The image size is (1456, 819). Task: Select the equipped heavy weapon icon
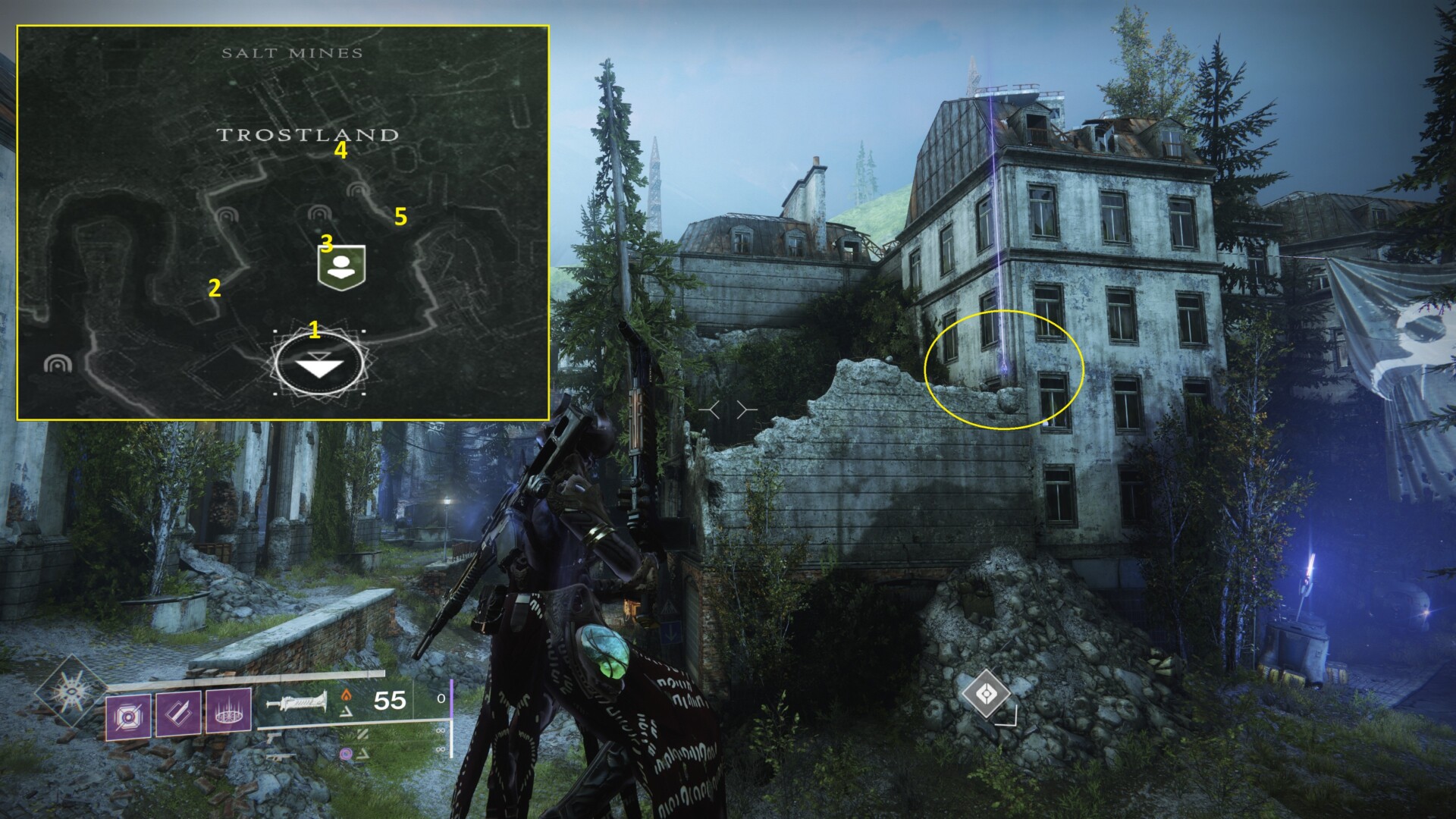297,703
